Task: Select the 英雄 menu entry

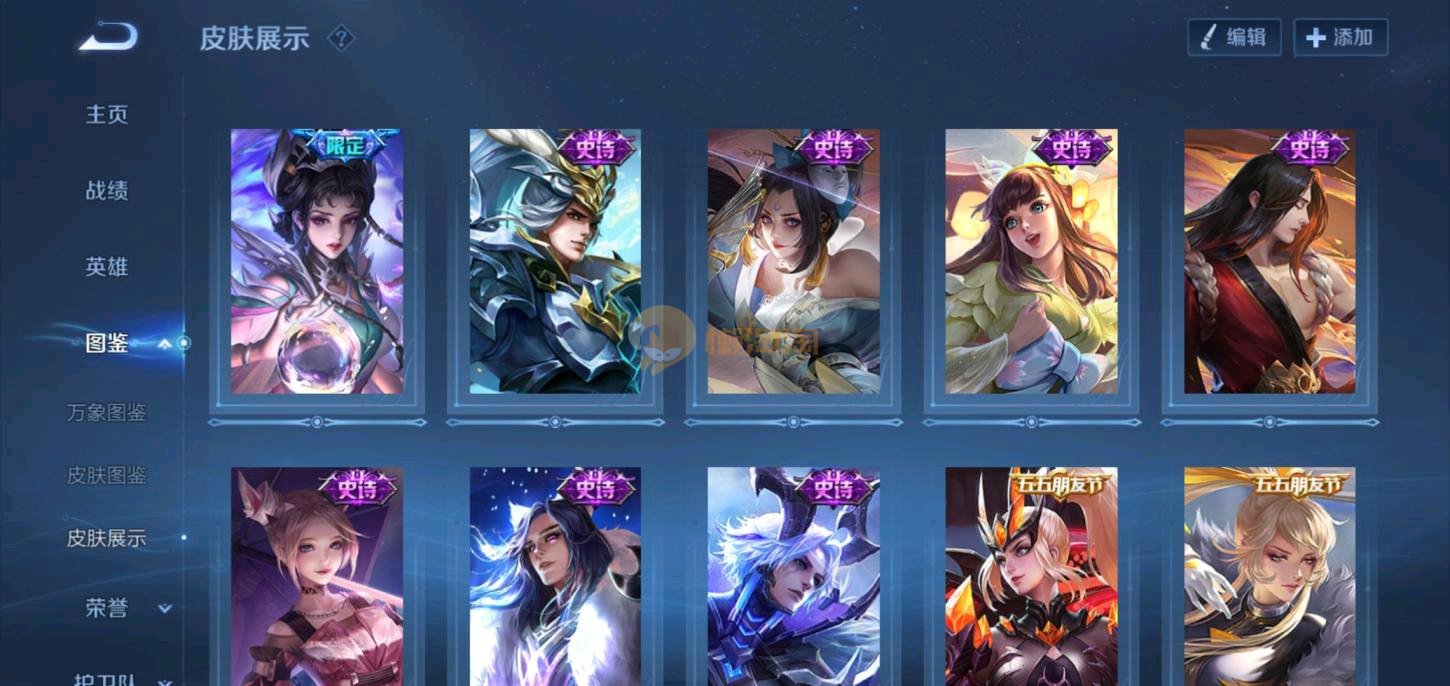Action: pos(107,266)
